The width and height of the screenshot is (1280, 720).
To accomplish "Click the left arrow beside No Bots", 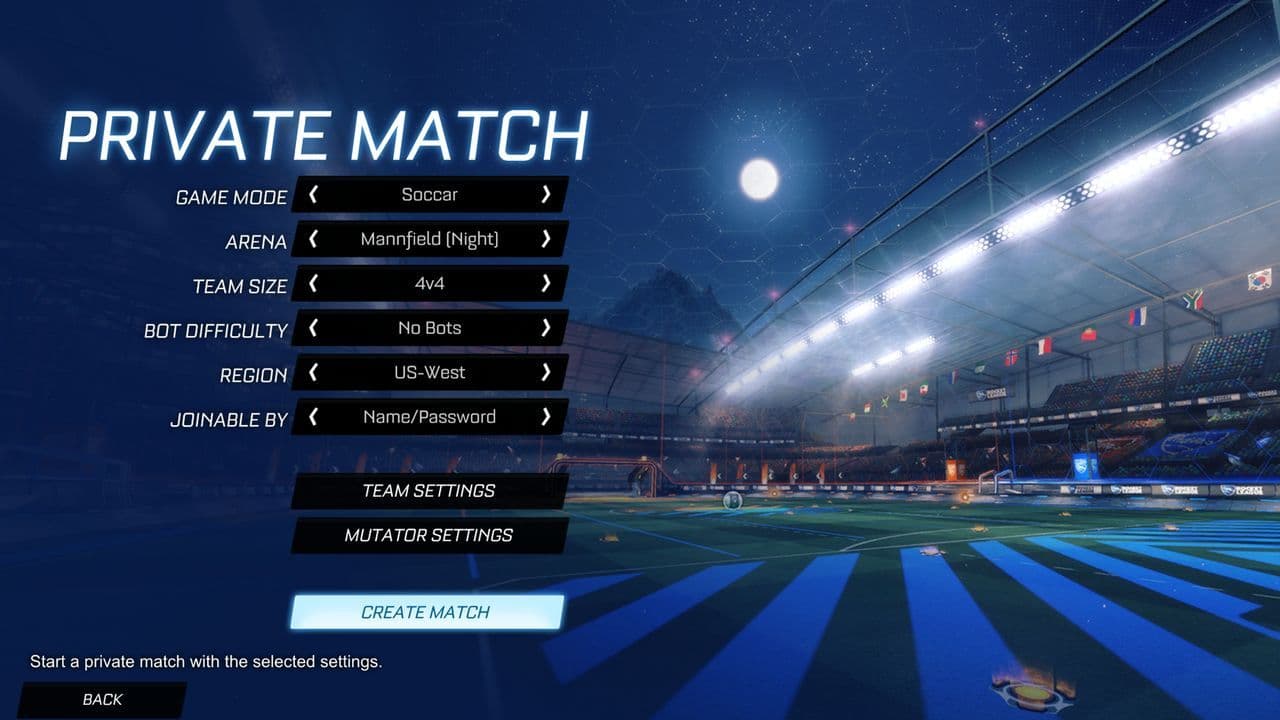I will (312, 328).
